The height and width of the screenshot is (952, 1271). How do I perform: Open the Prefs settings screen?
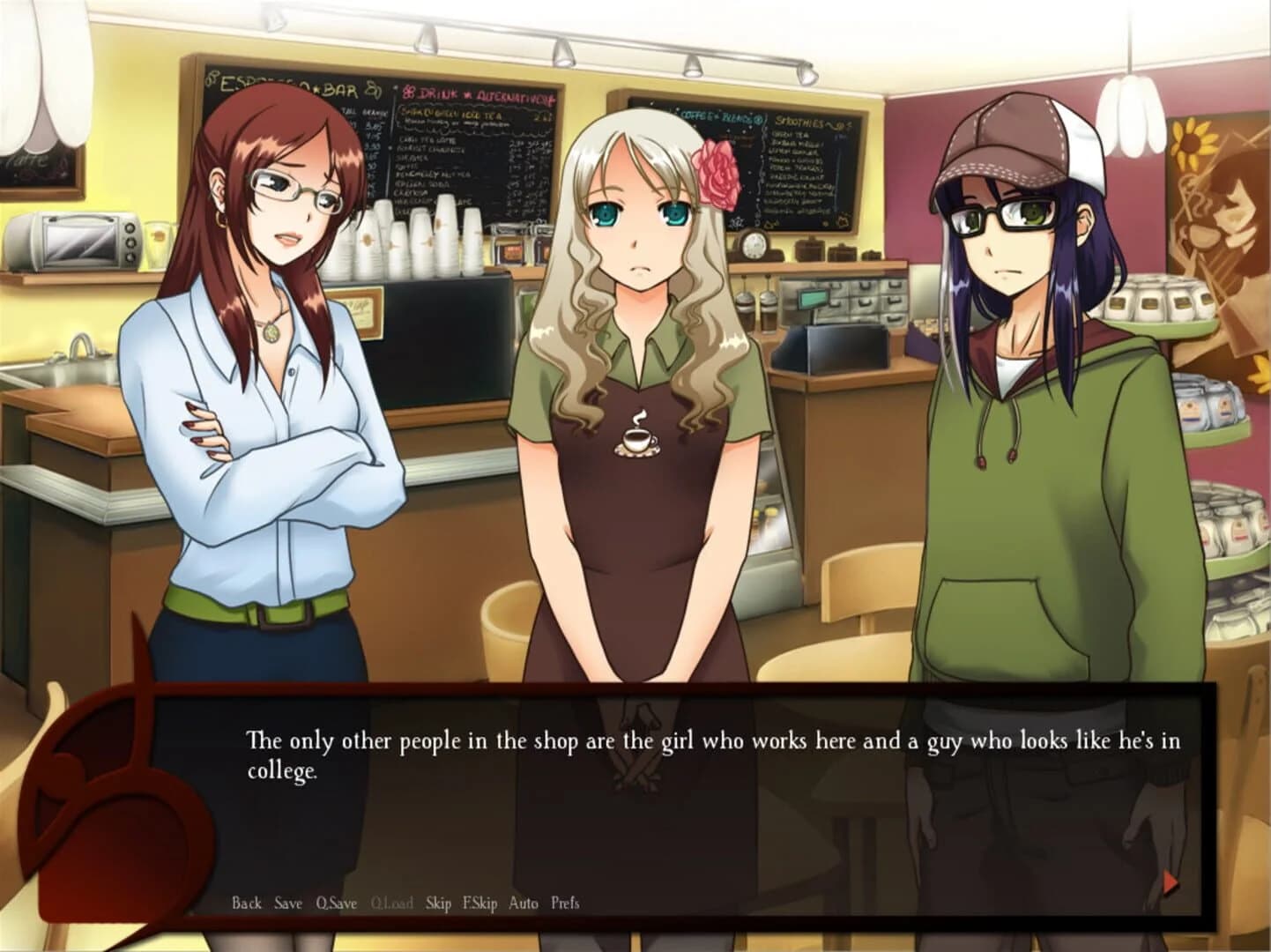pyautogui.click(x=564, y=904)
